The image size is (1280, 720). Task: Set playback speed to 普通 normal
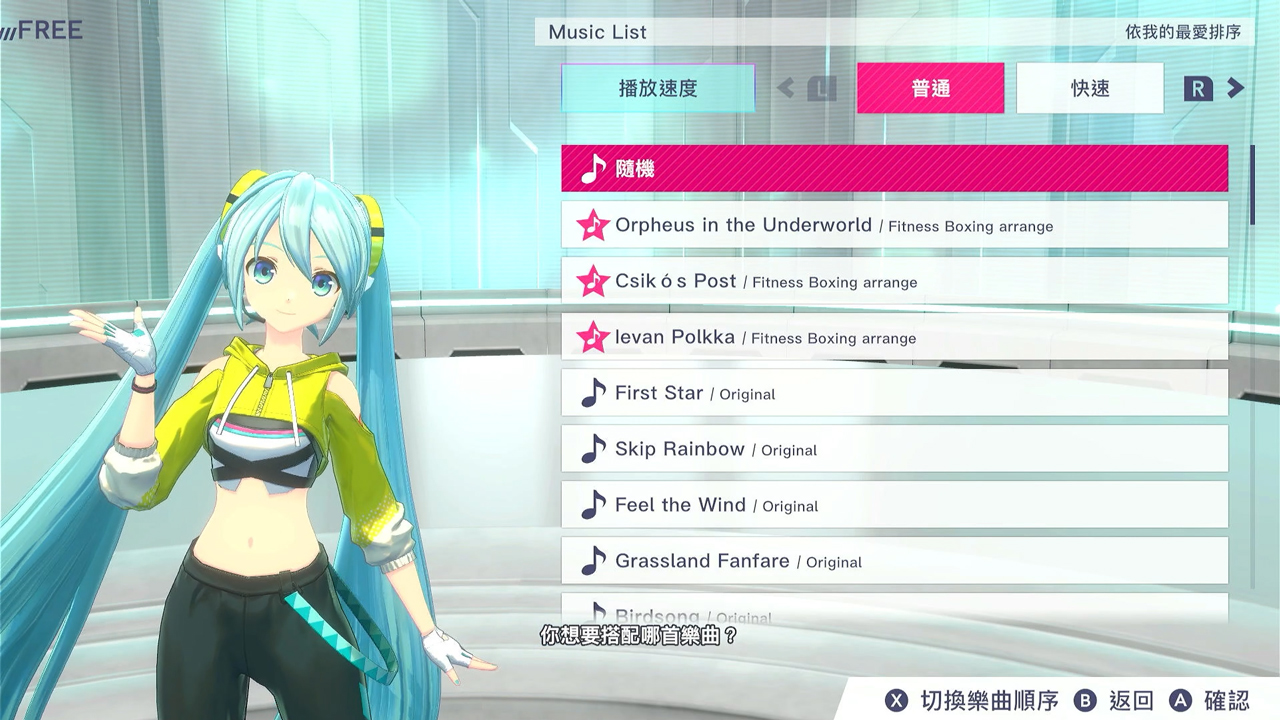930,88
